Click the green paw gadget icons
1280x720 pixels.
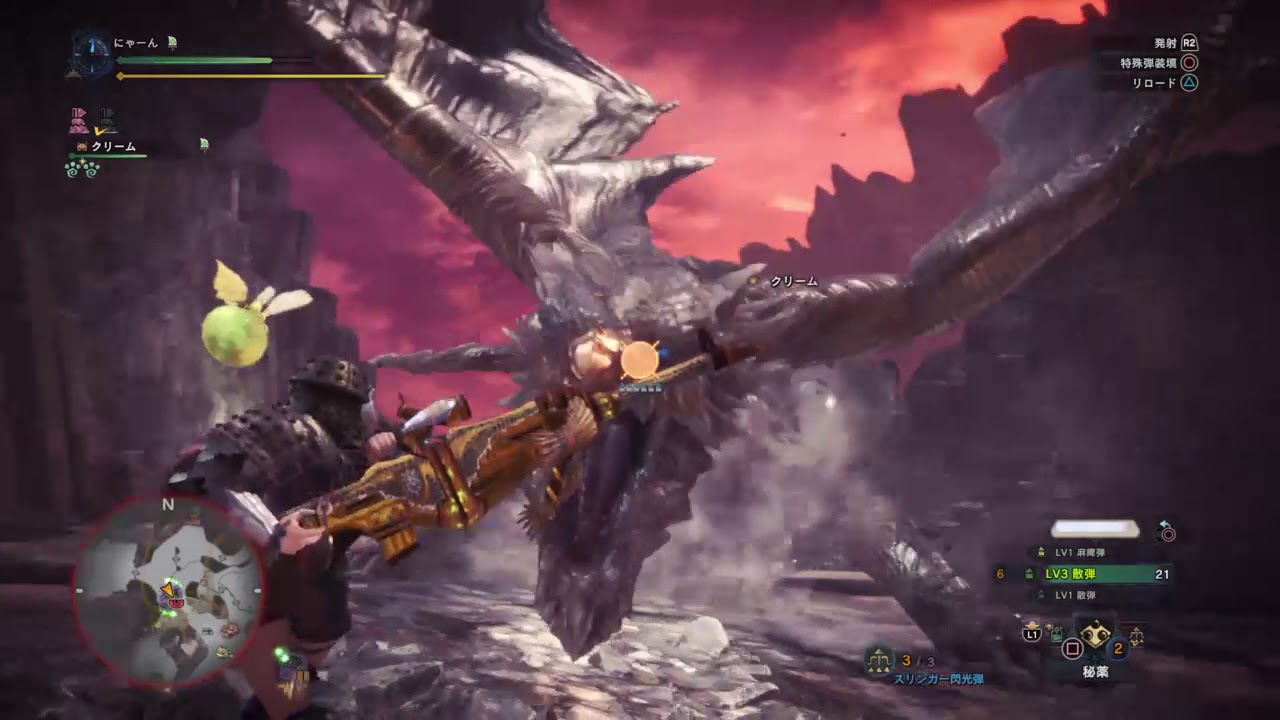pos(82,169)
